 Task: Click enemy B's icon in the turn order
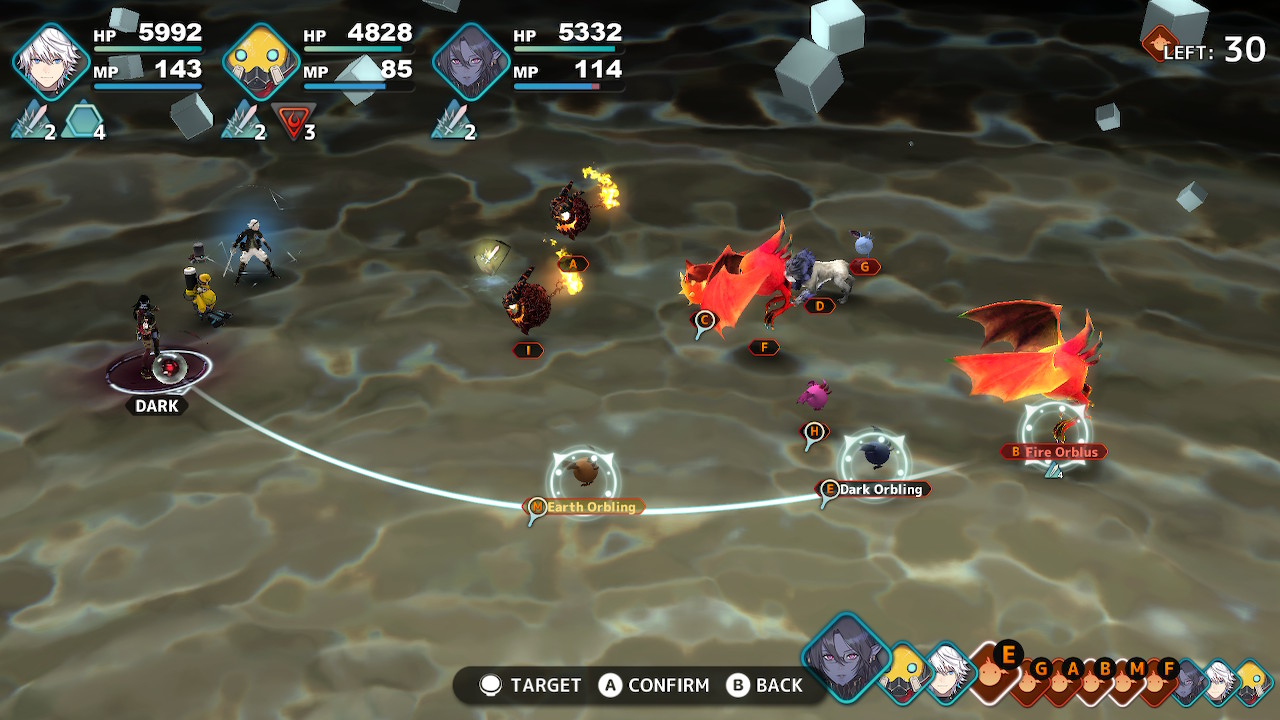pyautogui.click(x=1104, y=678)
